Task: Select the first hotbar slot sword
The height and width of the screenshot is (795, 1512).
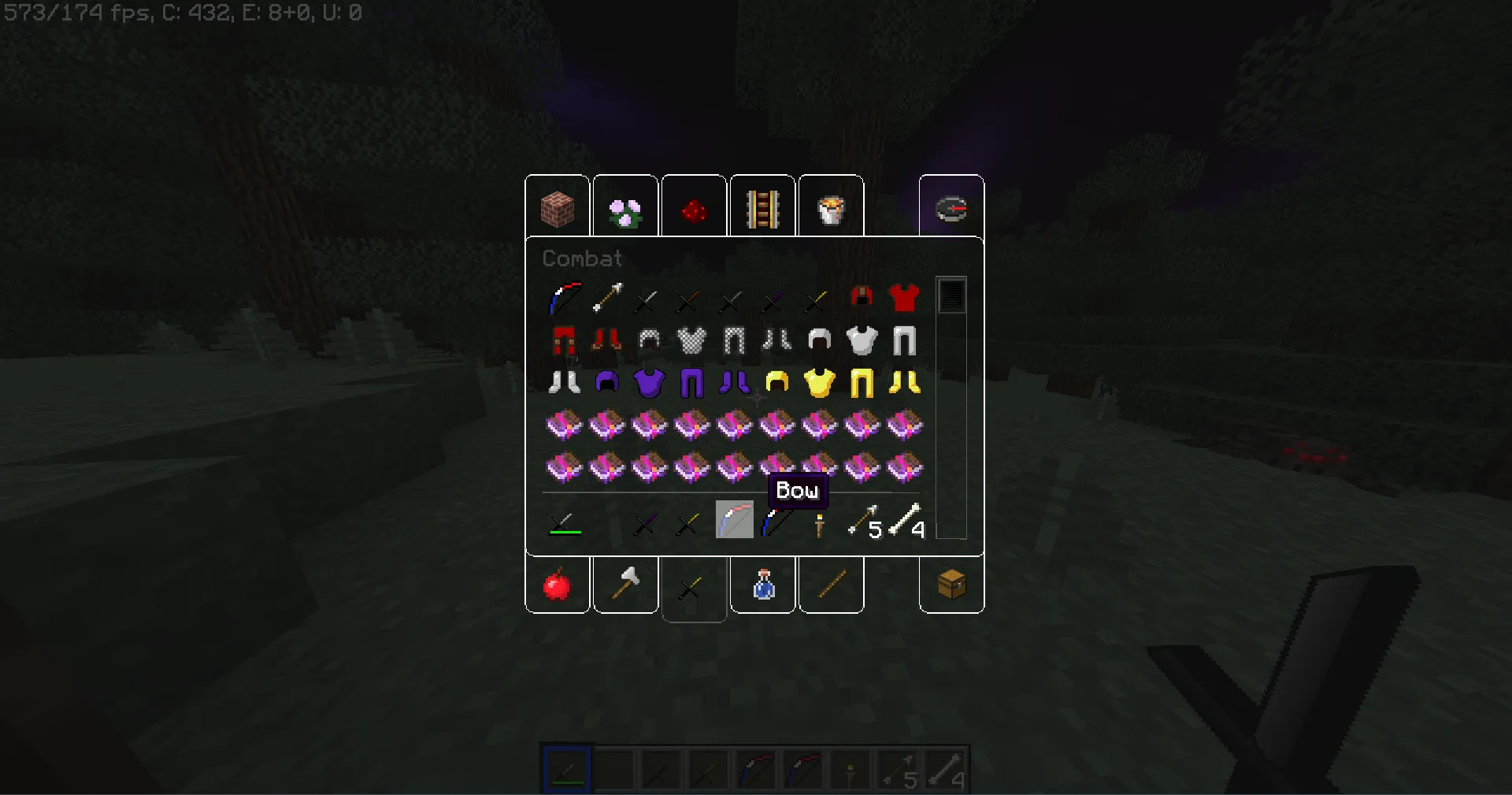Action: click(566, 770)
